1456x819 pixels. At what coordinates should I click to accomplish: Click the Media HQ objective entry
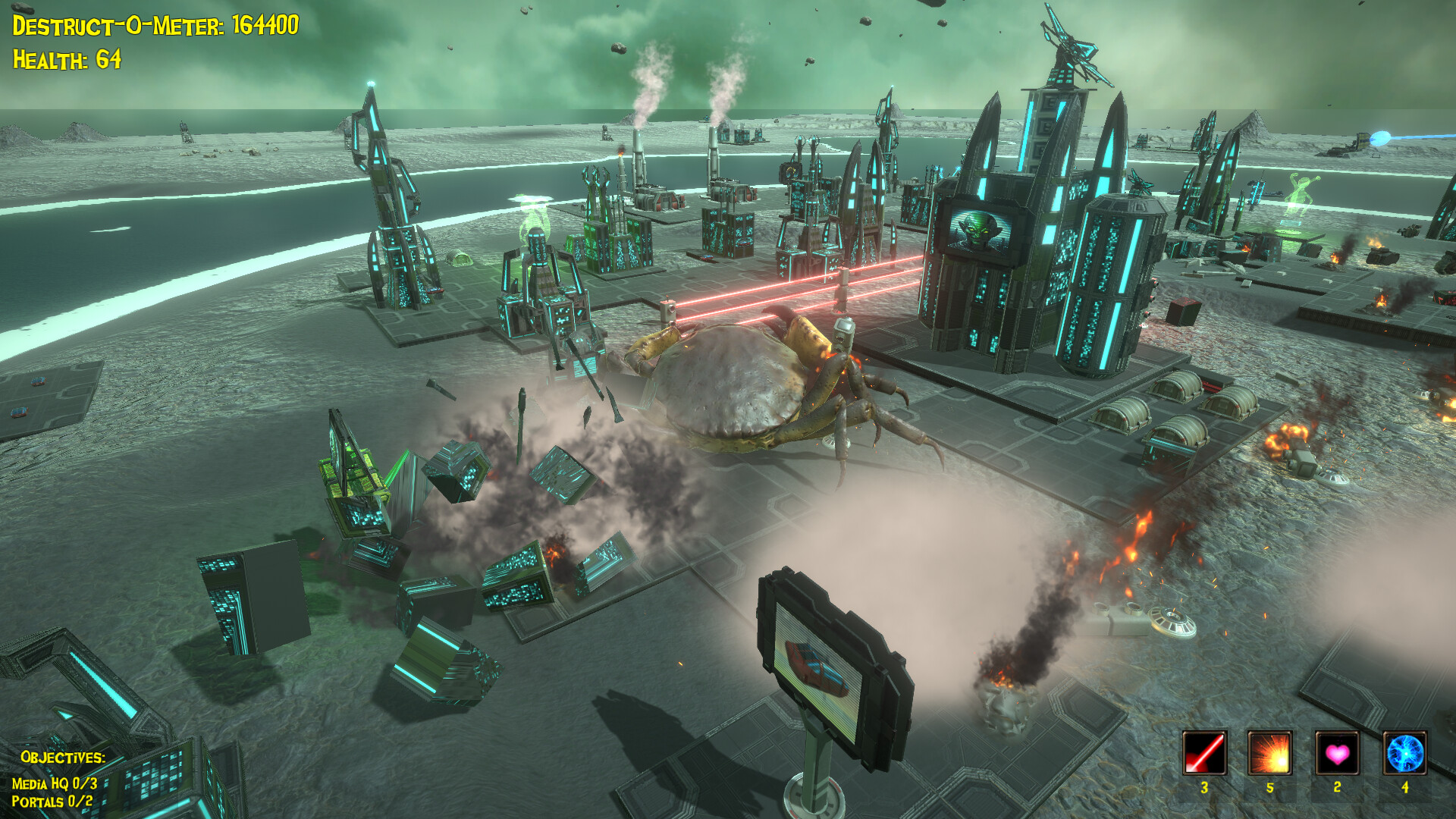pyautogui.click(x=55, y=783)
